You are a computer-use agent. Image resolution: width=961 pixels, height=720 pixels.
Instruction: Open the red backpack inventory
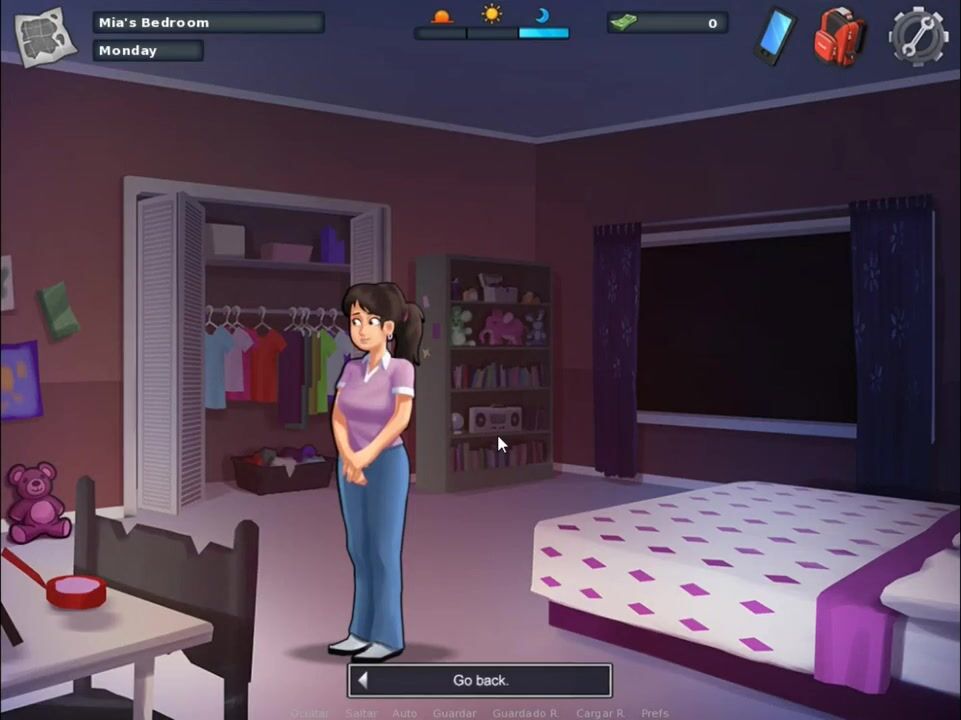coord(838,36)
